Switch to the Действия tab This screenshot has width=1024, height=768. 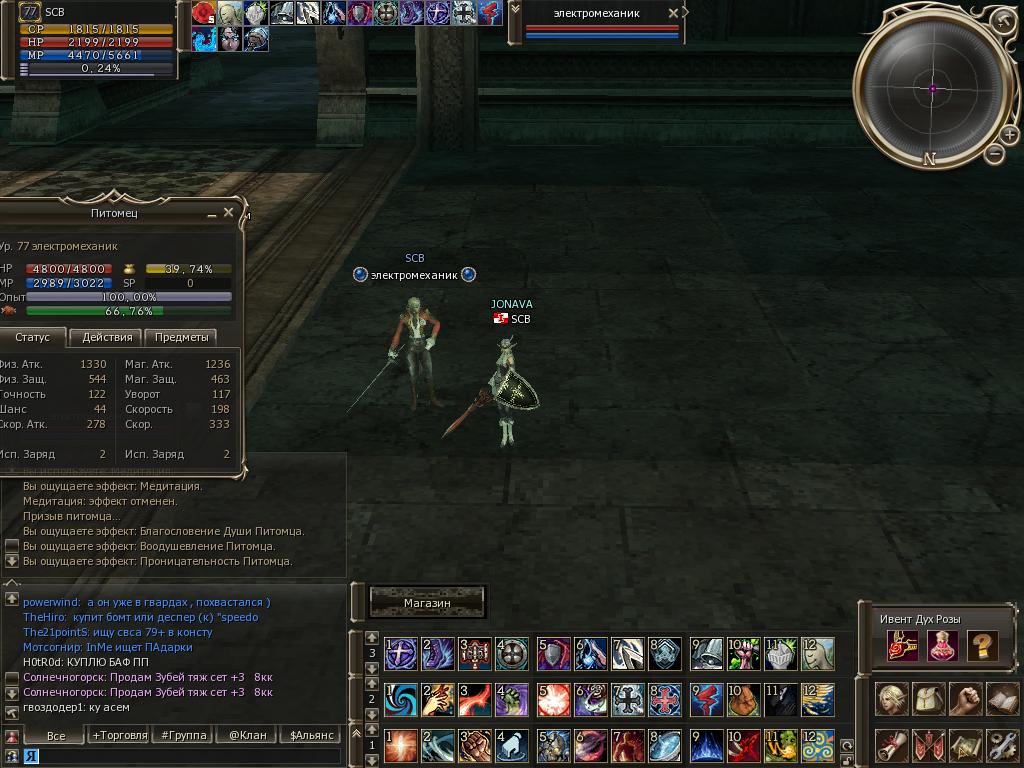pos(107,337)
